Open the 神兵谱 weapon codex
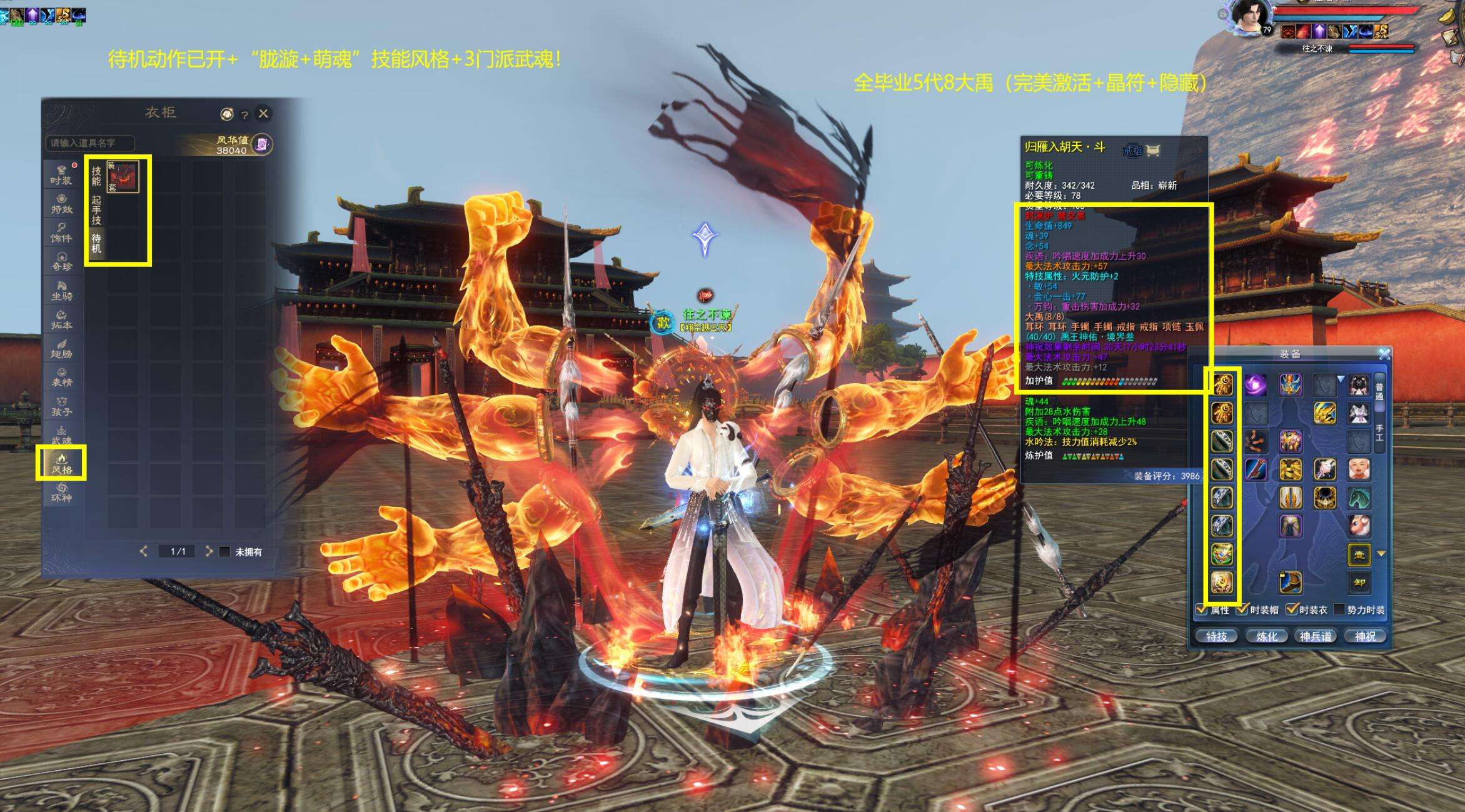 coord(1316,636)
